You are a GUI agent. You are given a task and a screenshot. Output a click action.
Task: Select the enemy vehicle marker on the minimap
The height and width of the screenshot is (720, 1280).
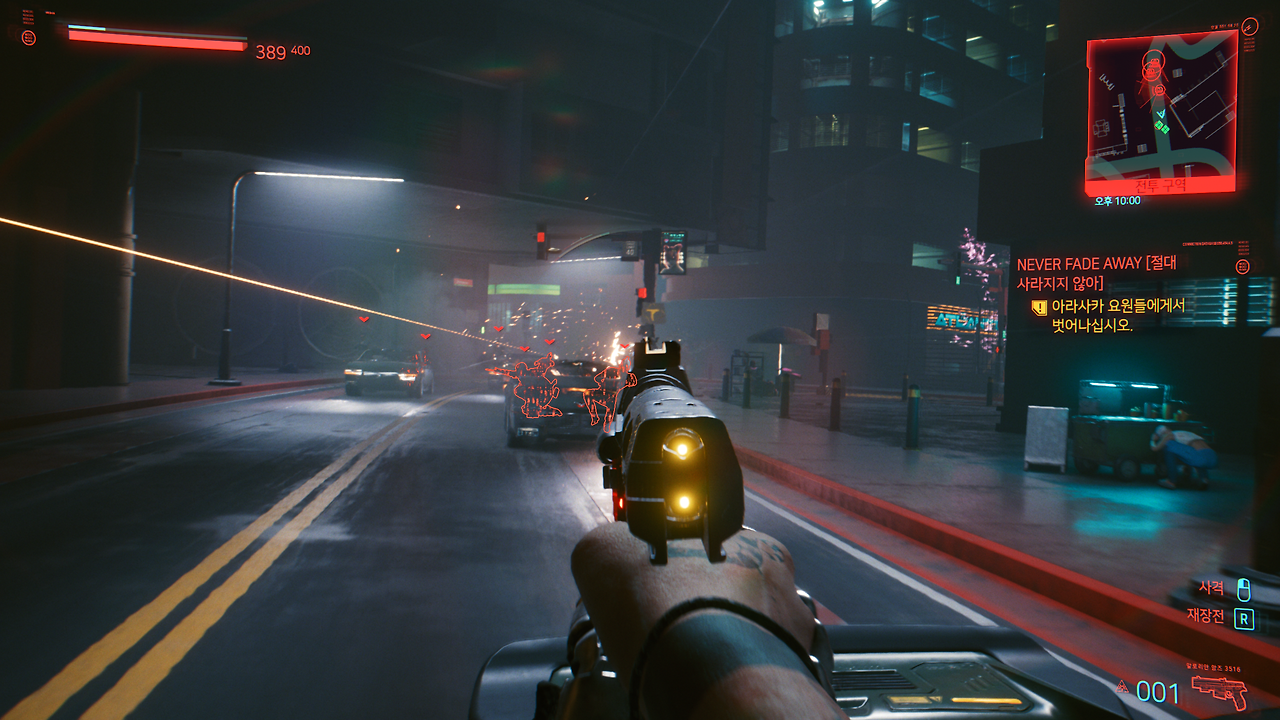1152,62
